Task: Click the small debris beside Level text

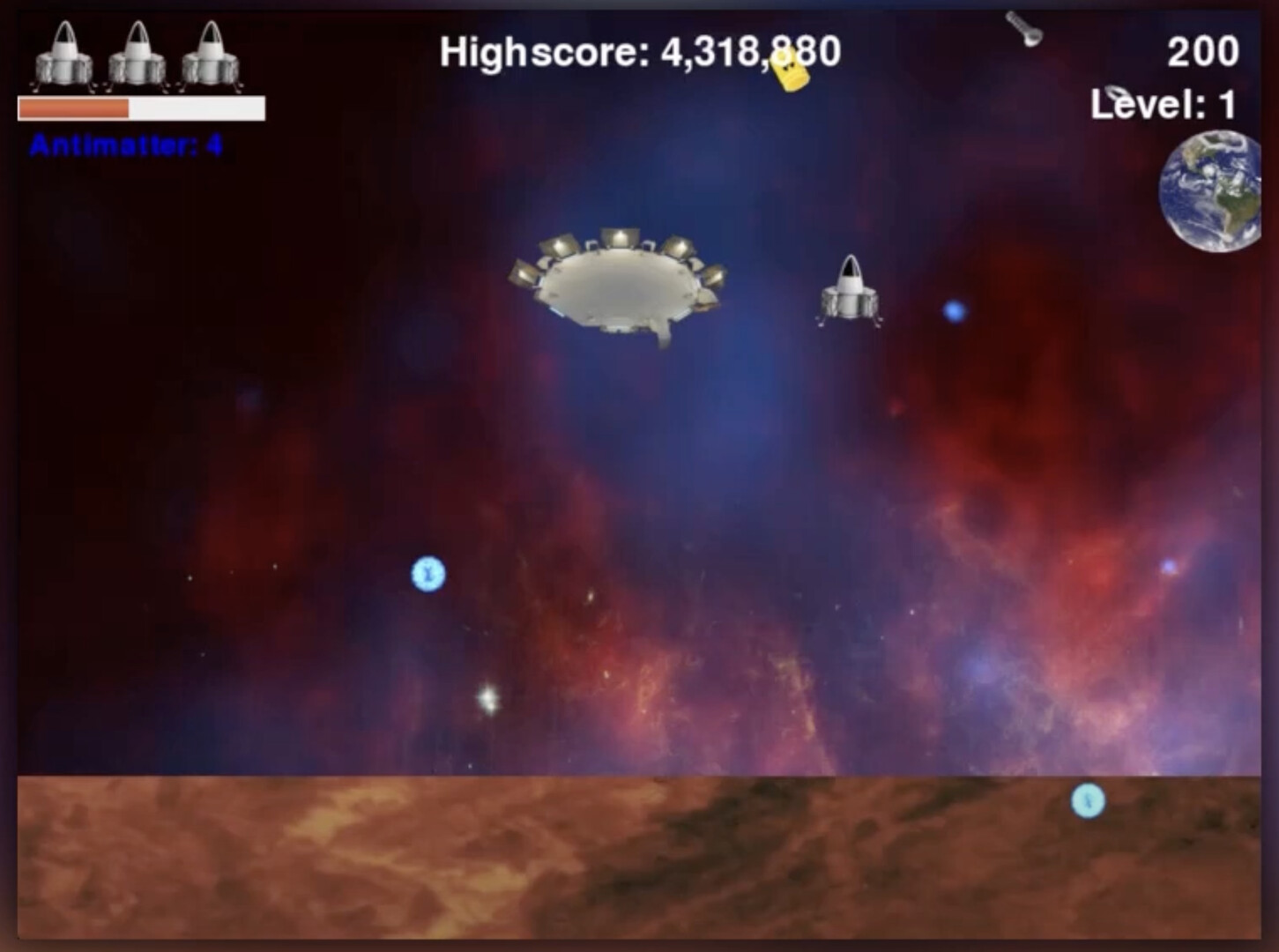Action: [x=1112, y=93]
